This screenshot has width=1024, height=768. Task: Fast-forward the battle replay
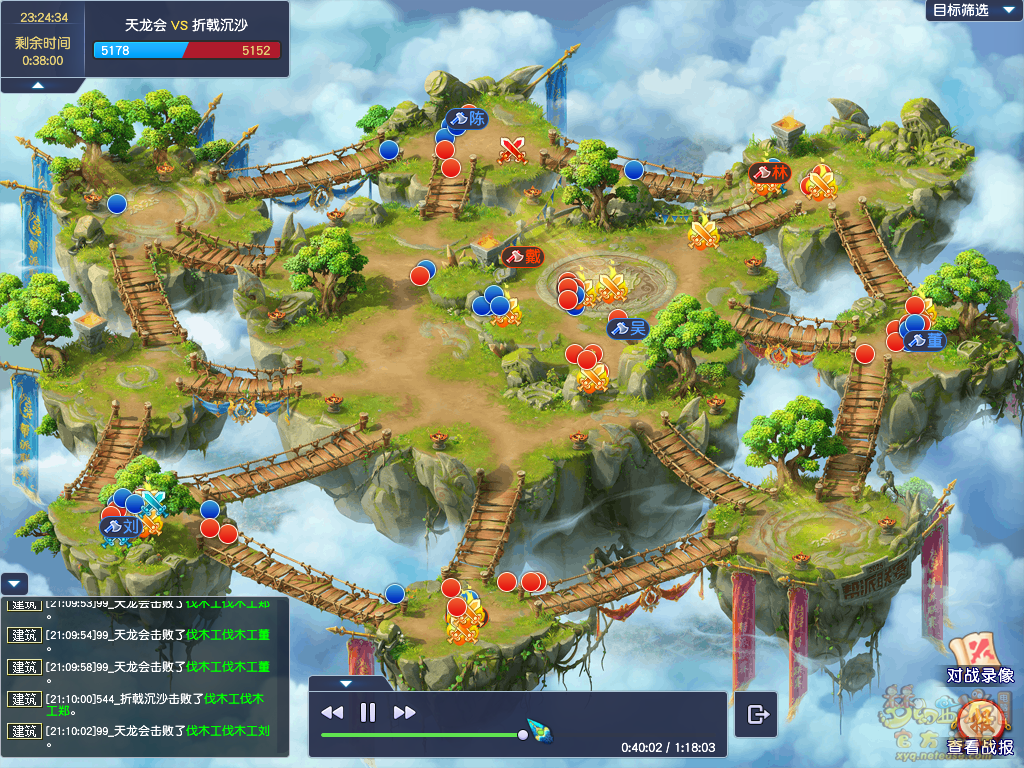tap(404, 712)
